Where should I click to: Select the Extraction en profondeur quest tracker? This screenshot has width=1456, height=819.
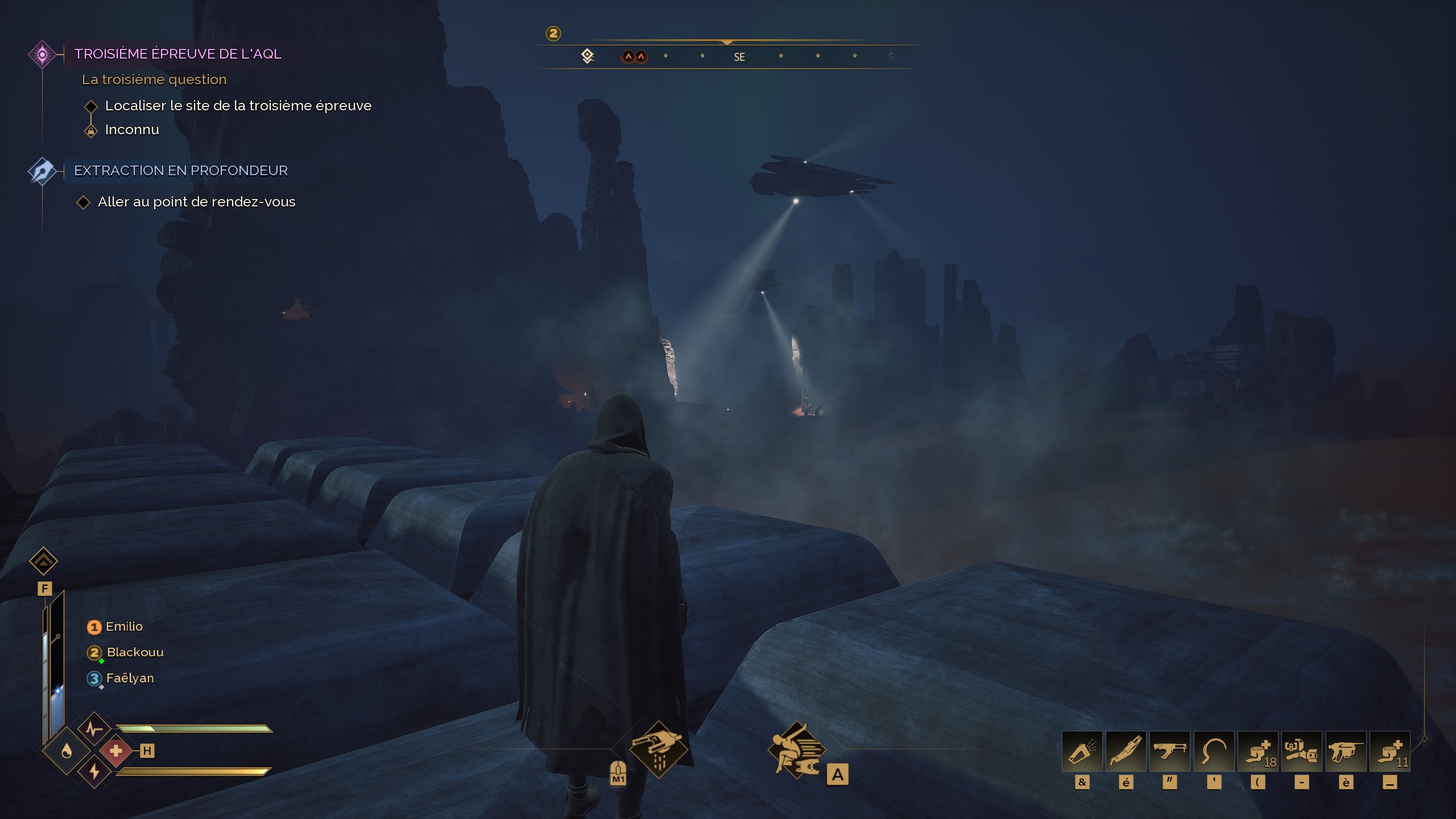[x=180, y=171]
